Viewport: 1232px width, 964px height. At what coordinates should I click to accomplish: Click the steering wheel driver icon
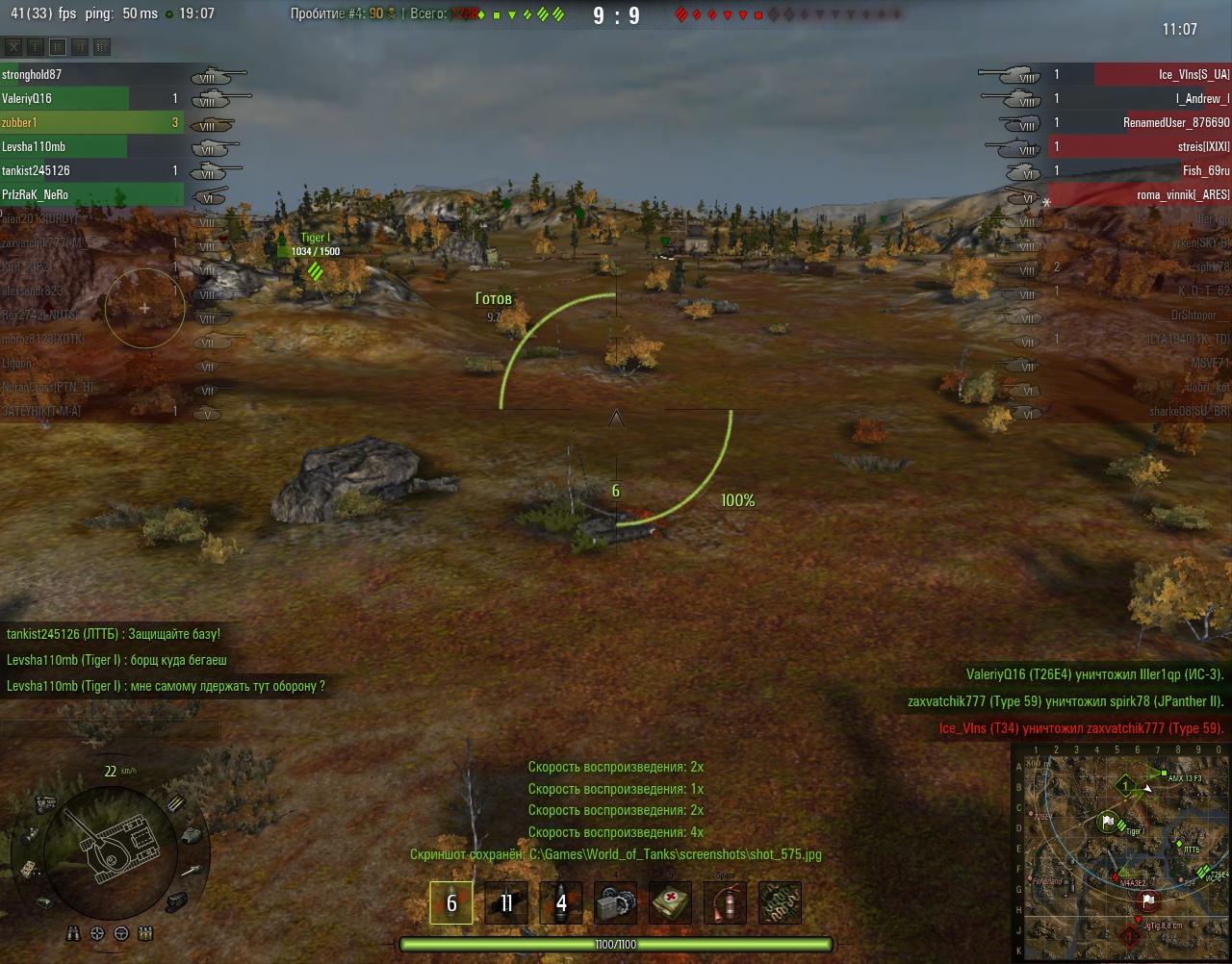point(121,933)
